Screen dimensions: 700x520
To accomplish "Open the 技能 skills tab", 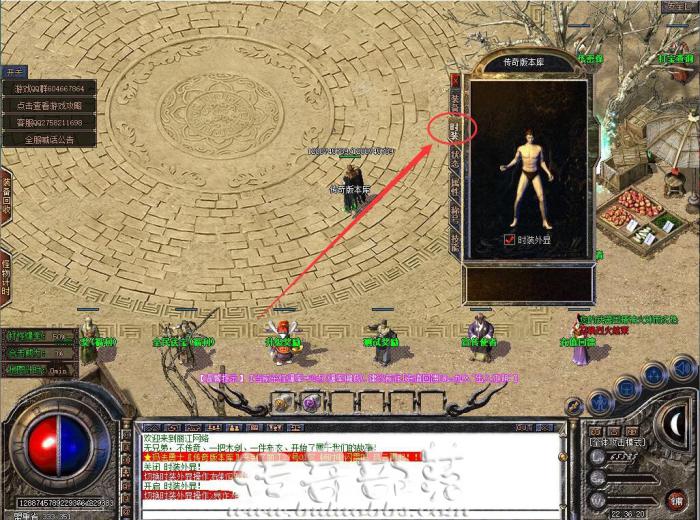I will [x=455, y=241].
